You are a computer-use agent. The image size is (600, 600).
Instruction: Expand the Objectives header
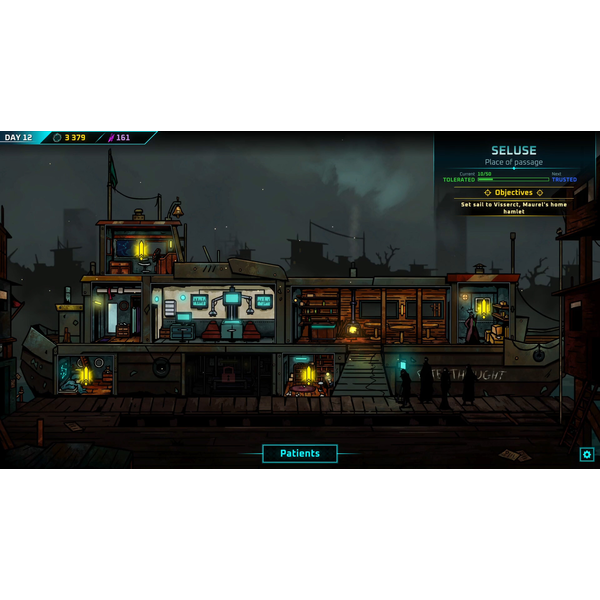(x=514, y=192)
